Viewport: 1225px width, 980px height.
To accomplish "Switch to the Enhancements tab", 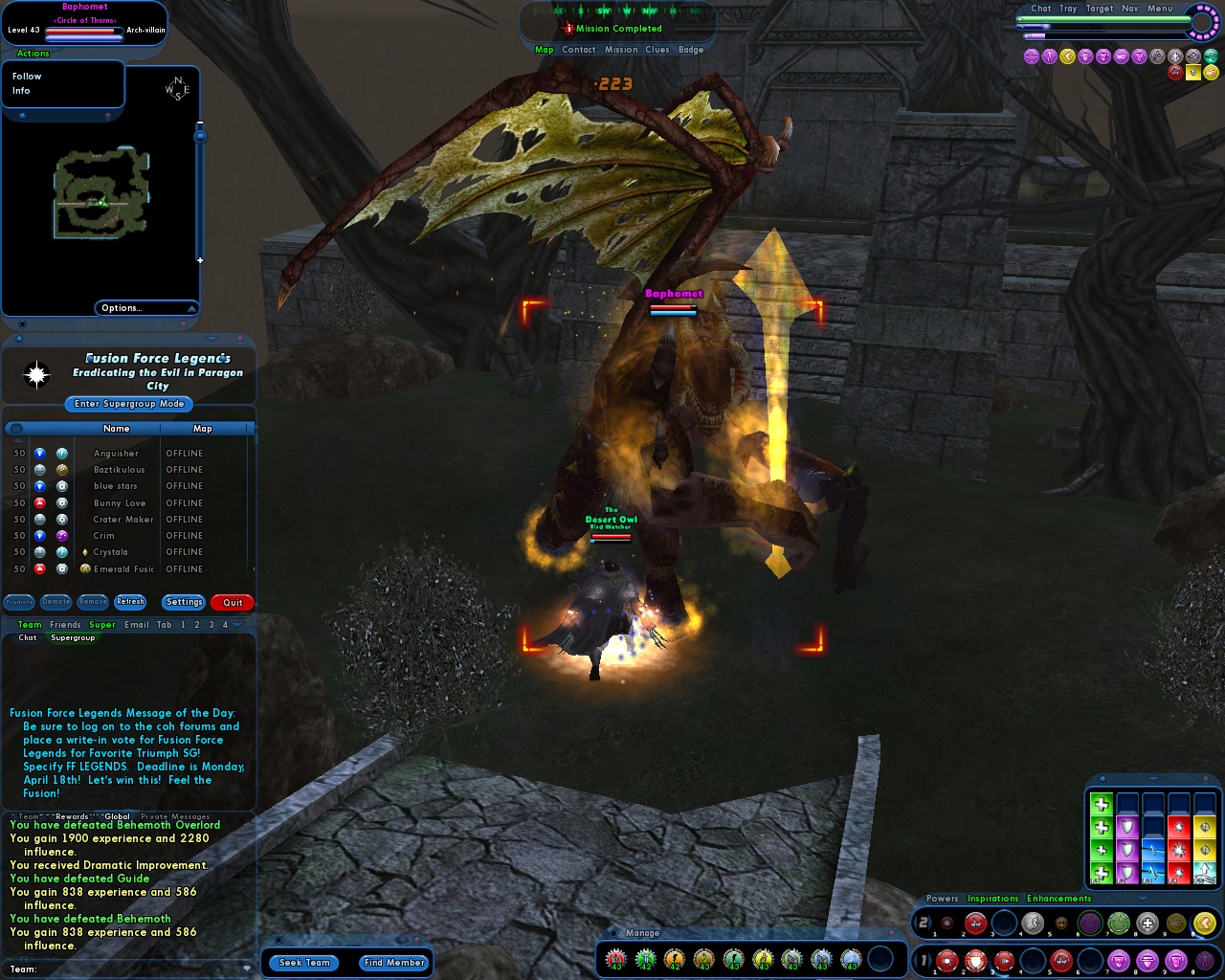I will (1058, 899).
